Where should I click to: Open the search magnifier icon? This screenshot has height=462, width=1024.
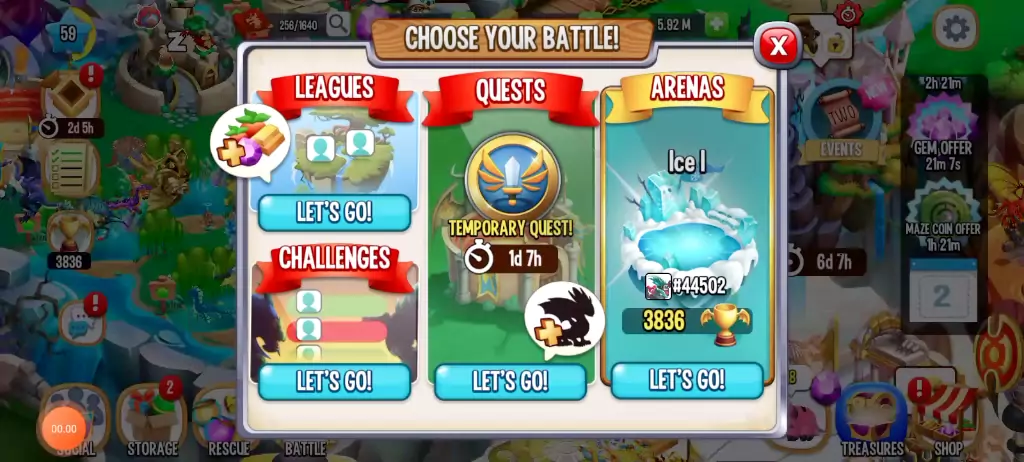pos(338,23)
